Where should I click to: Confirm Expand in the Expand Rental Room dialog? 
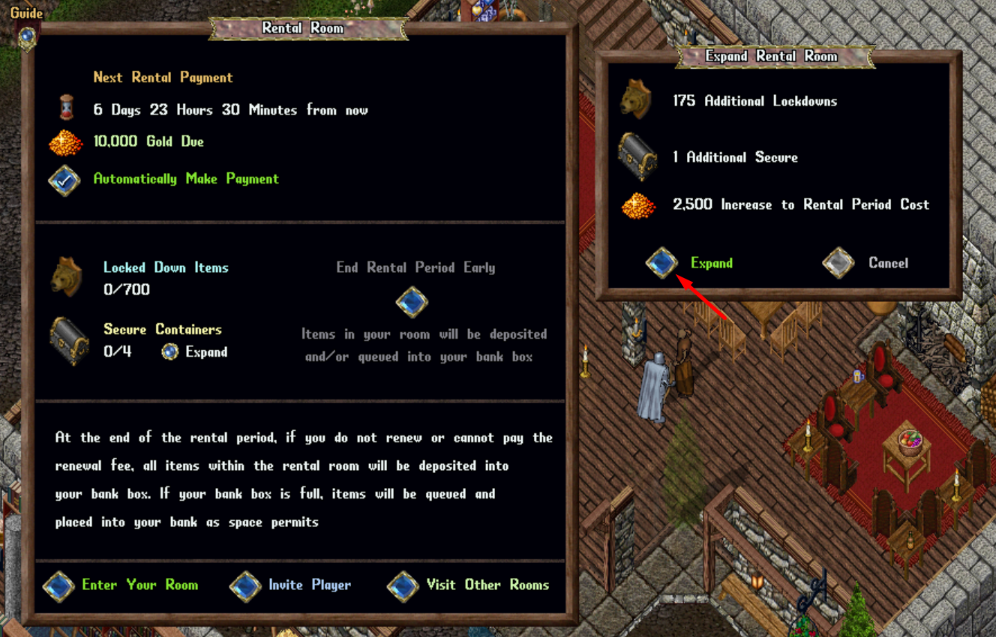click(x=661, y=263)
